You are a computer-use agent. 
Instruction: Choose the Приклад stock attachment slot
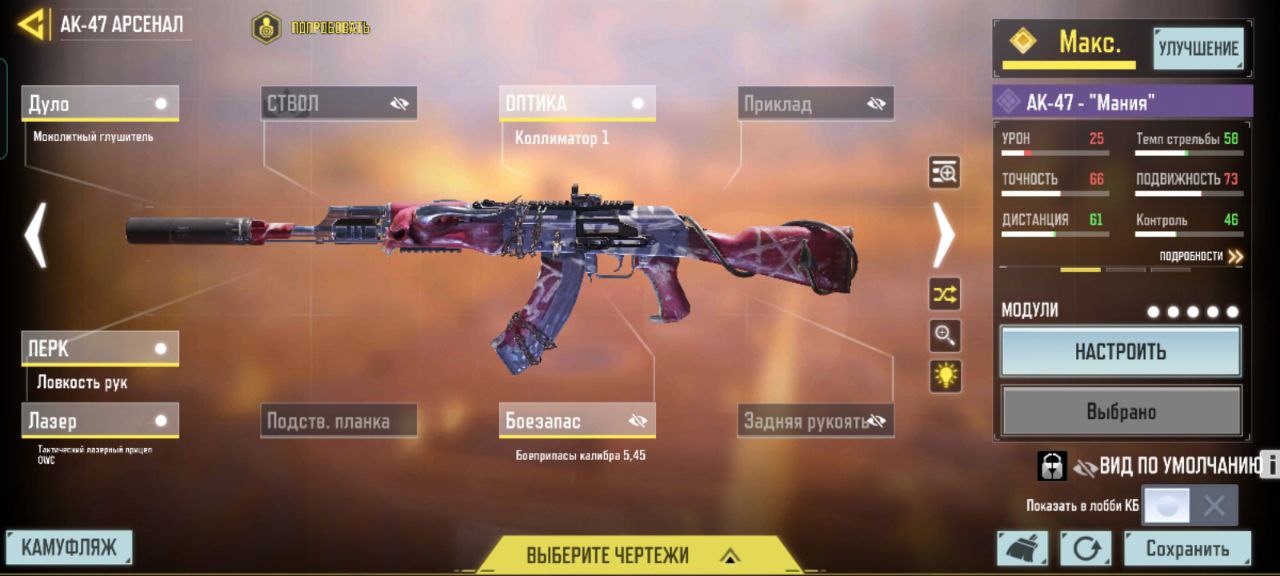[816, 104]
